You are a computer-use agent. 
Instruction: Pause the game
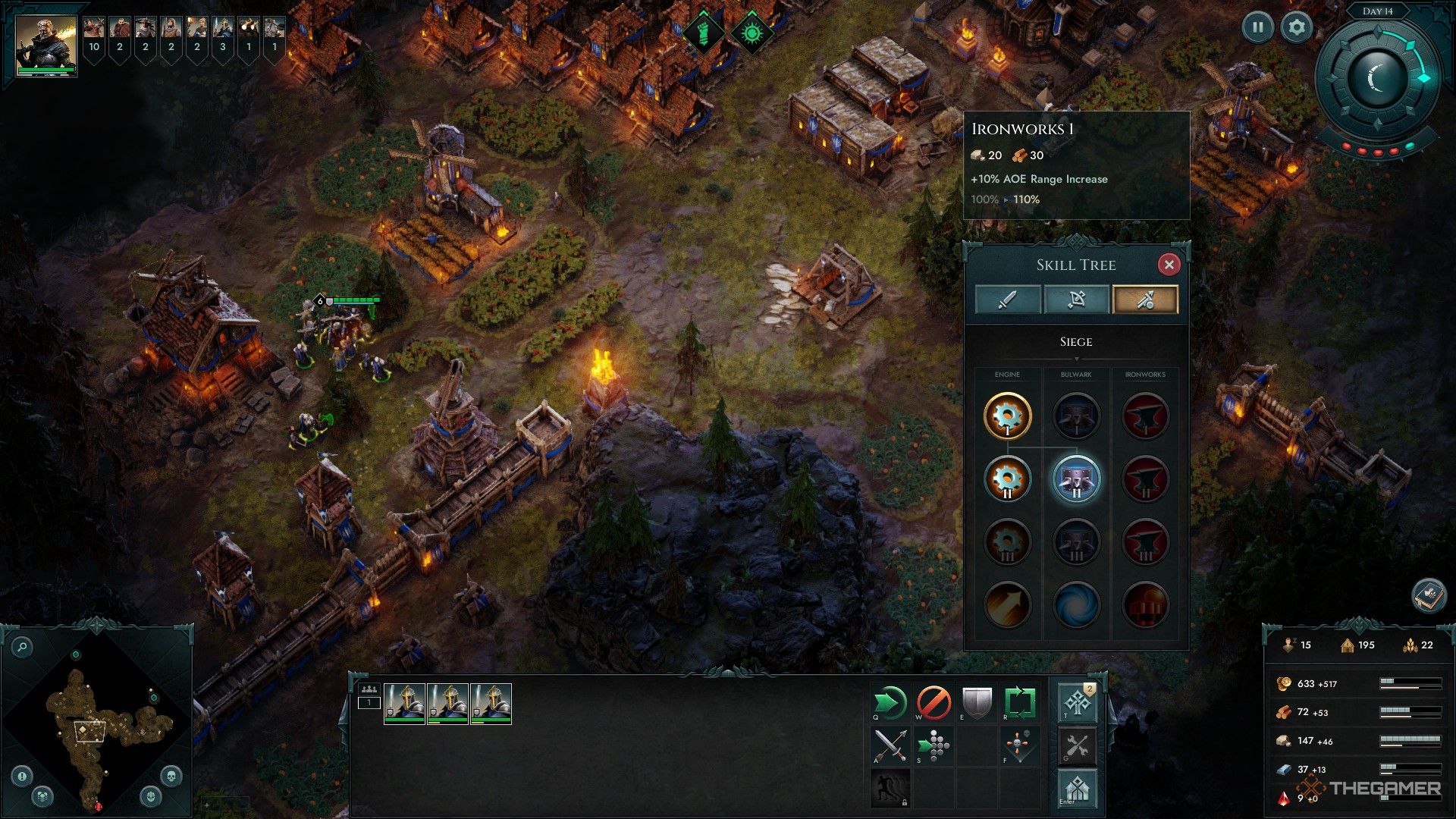pos(1258,27)
